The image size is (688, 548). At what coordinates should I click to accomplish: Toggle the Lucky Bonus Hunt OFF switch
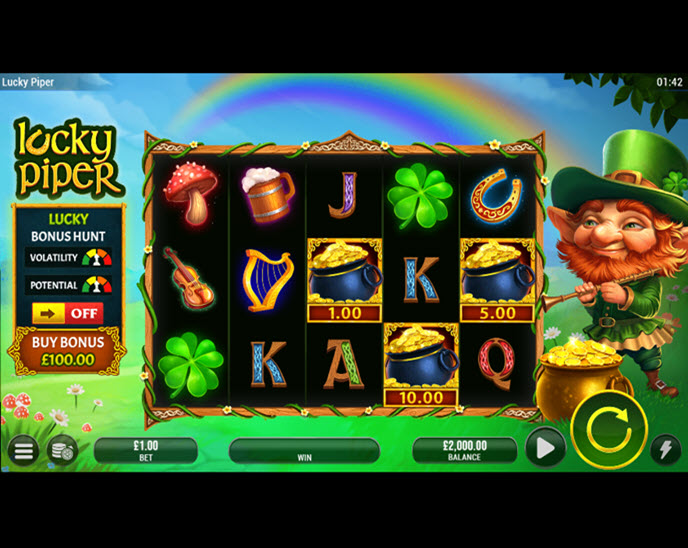point(67,313)
